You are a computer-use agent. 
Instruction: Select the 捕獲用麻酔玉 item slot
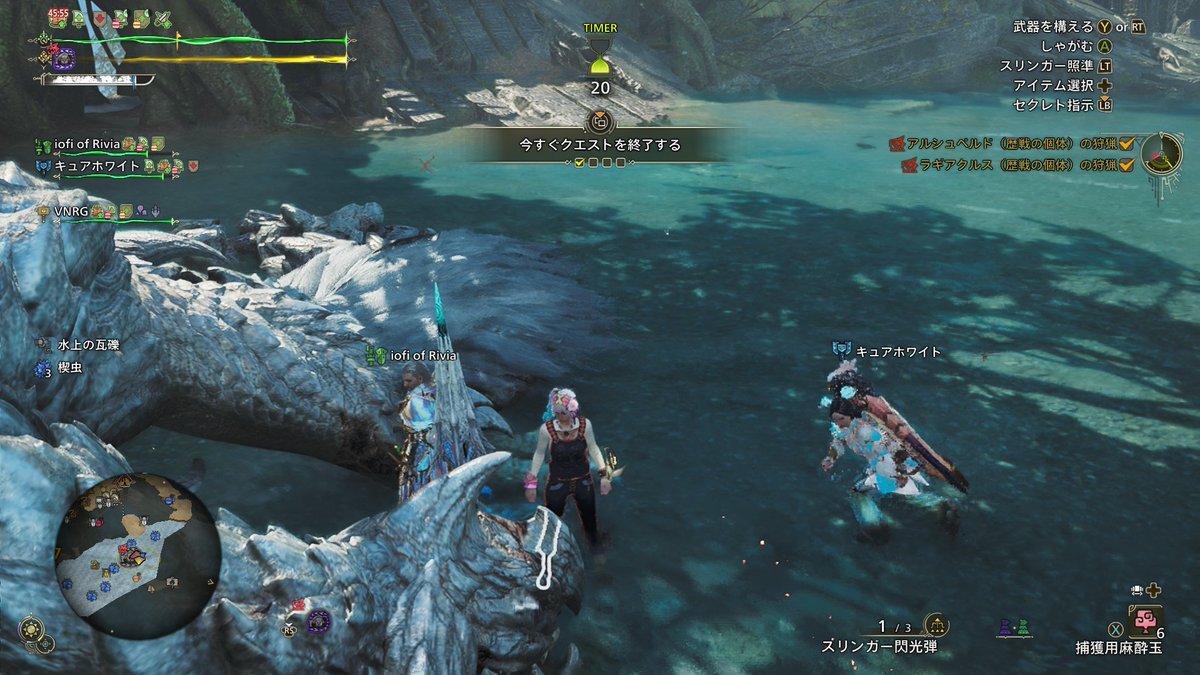tap(1144, 623)
